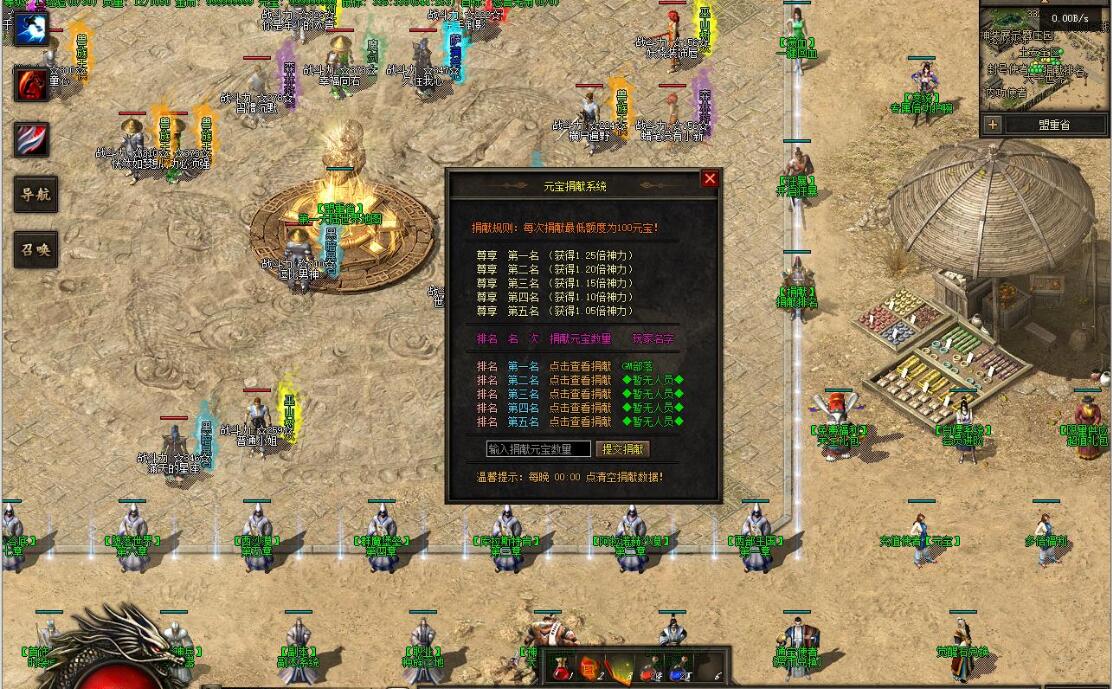
Task: Activate the red and white slash skill icon
Action: tap(32, 139)
